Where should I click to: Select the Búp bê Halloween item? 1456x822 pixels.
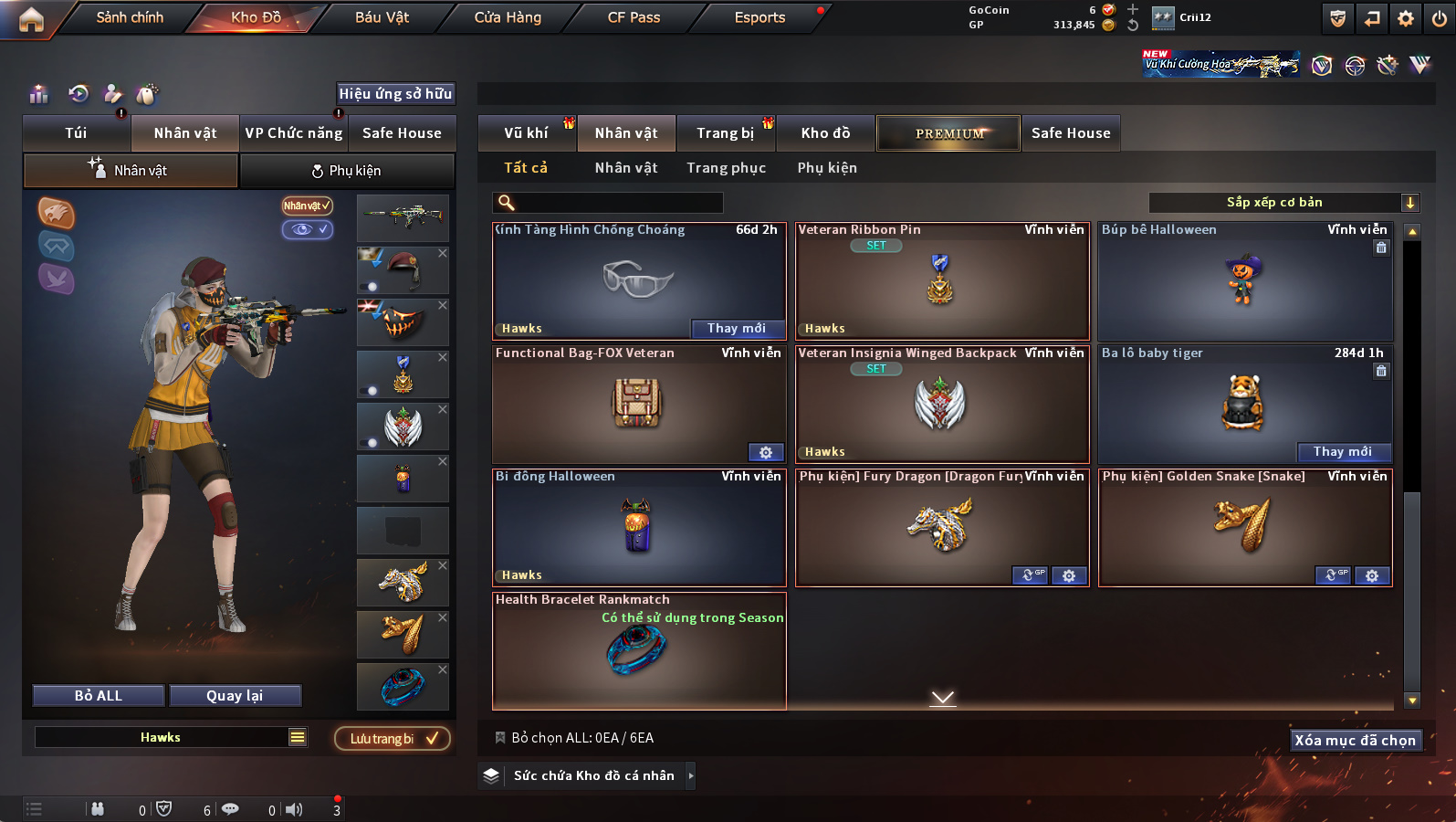point(1245,281)
